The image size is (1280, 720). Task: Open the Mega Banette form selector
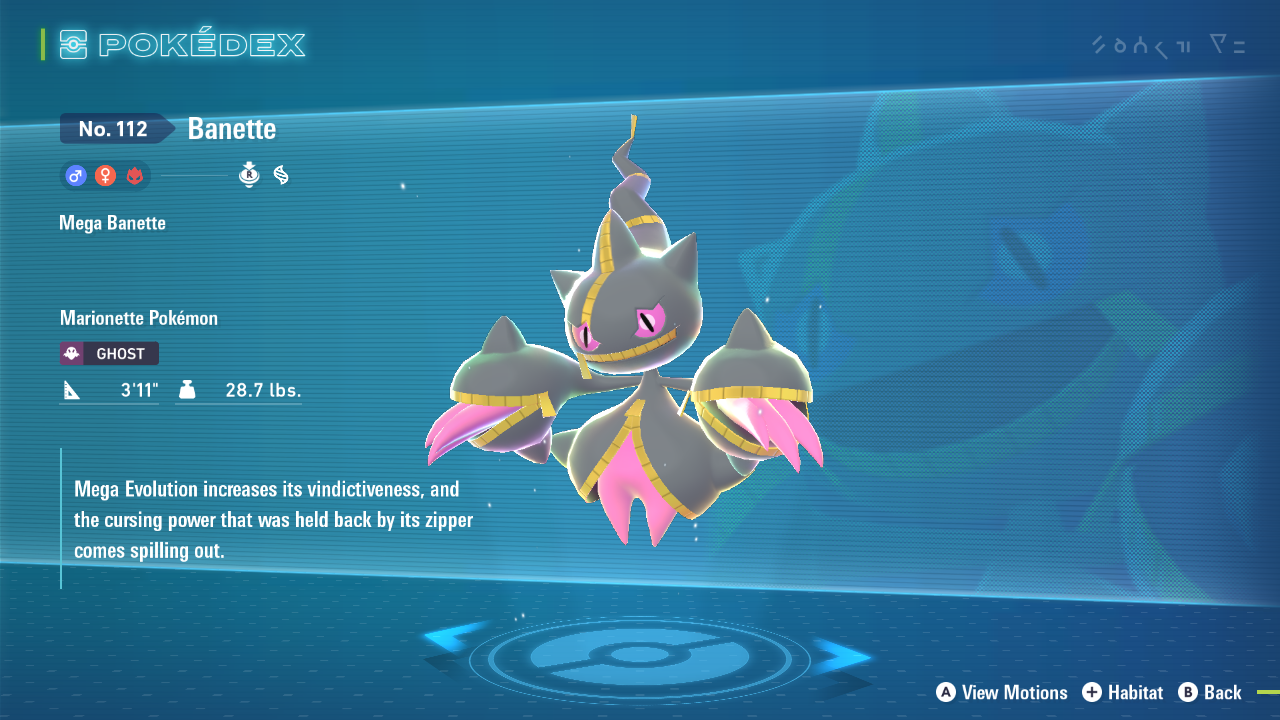pyautogui.click(x=112, y=222)
